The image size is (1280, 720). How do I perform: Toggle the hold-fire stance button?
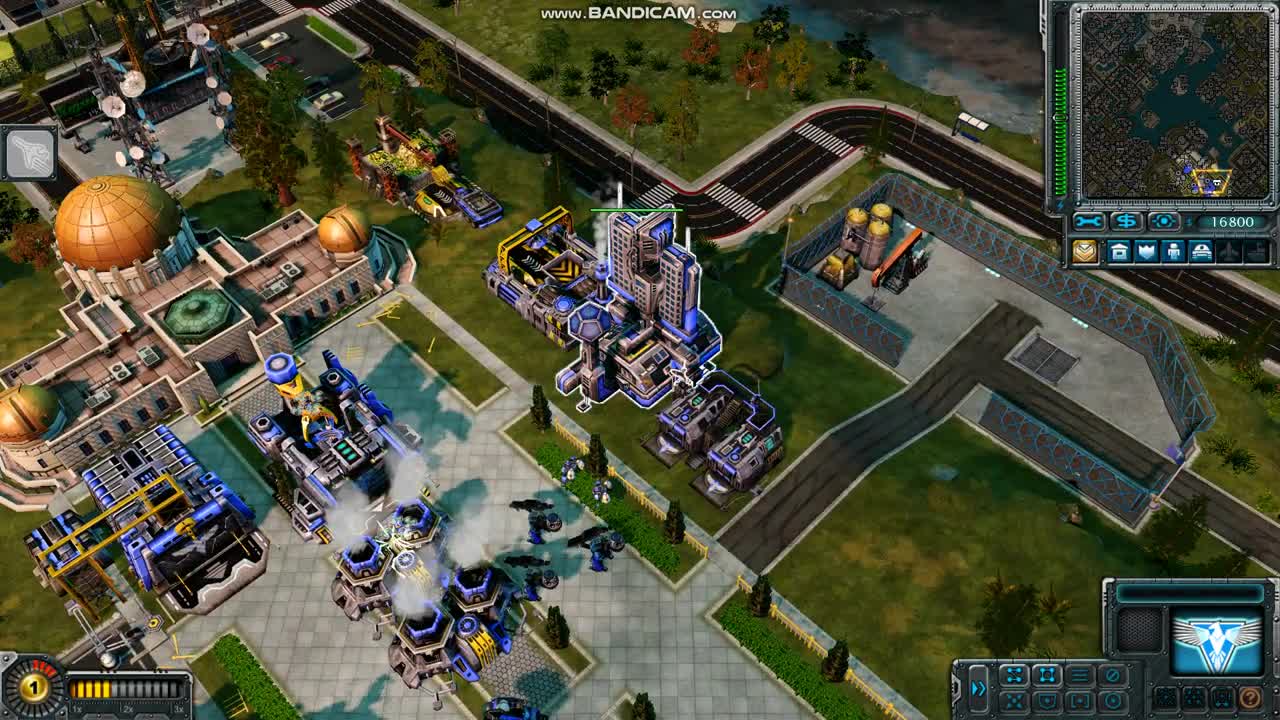click(1111, 673)
